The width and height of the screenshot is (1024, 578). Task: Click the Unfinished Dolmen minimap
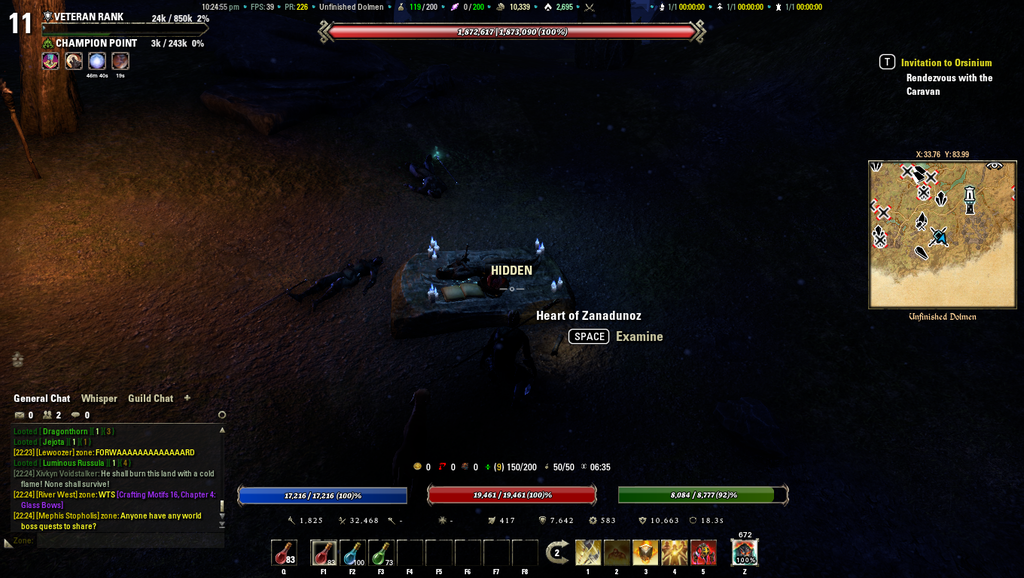click(942, 234)
